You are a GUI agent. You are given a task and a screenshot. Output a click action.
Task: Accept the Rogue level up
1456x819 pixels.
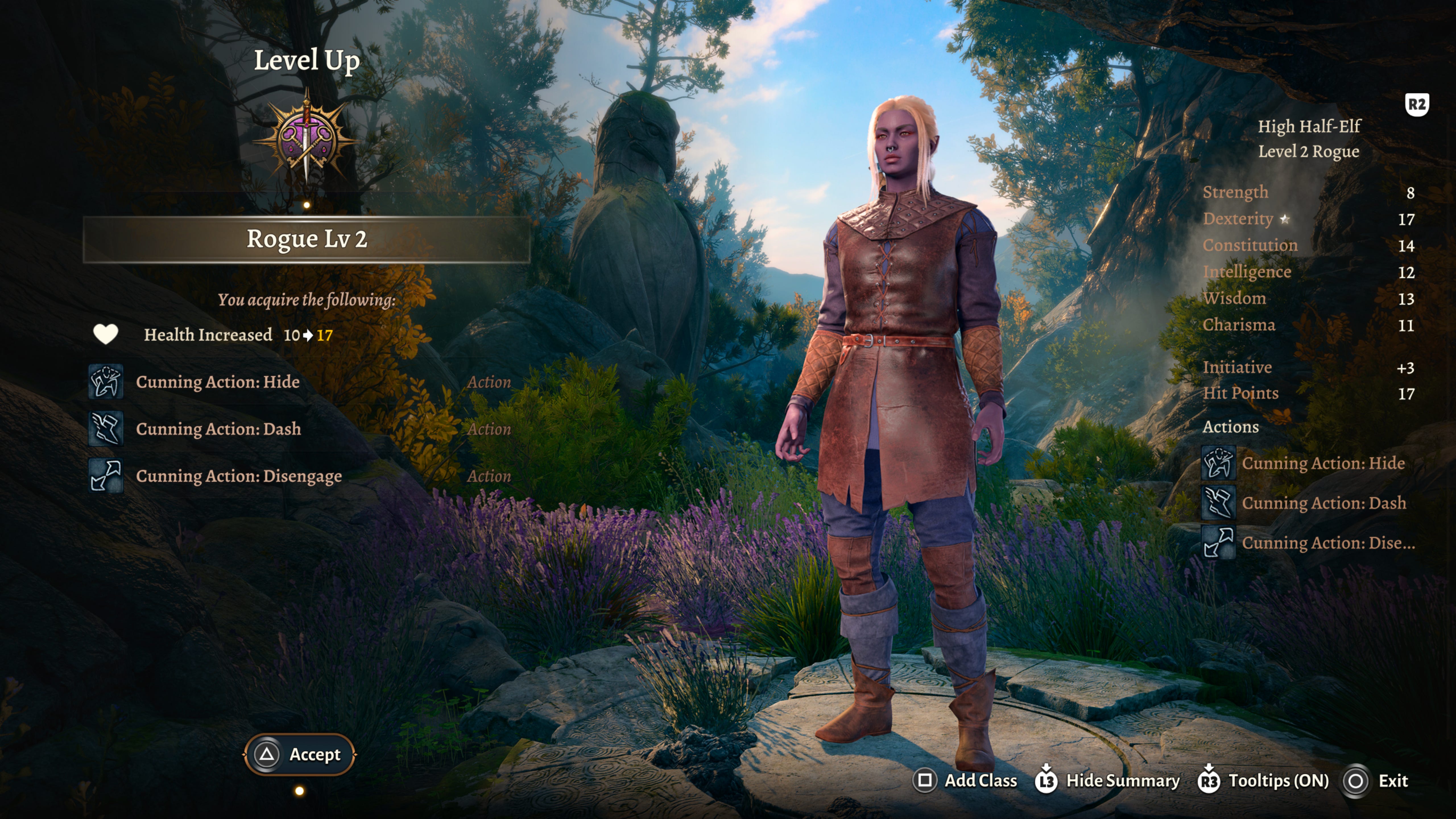(299, 754)
